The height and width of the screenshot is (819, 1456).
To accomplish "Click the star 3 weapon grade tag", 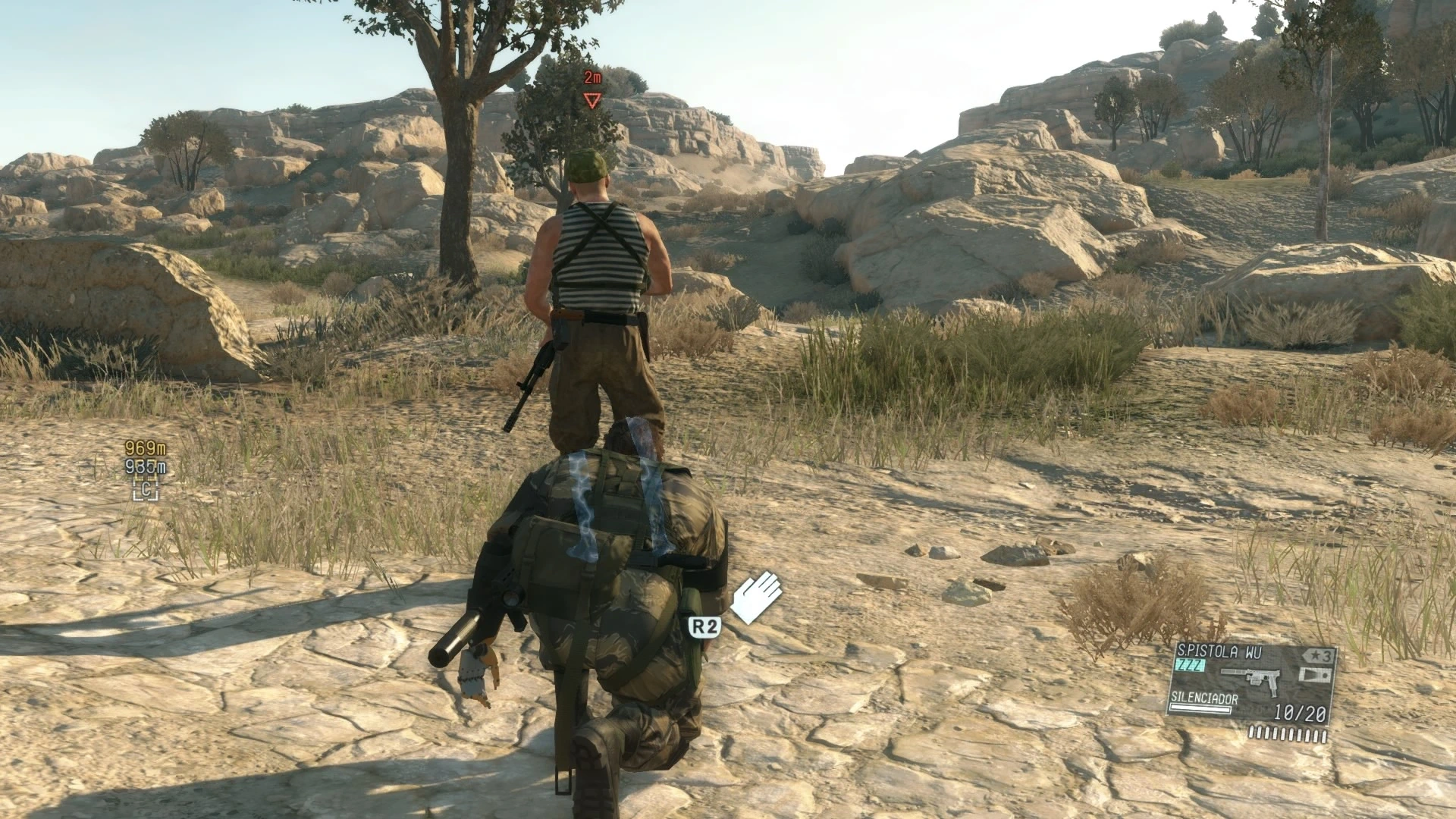I will pyautogui.click(x=1319, y=656).
